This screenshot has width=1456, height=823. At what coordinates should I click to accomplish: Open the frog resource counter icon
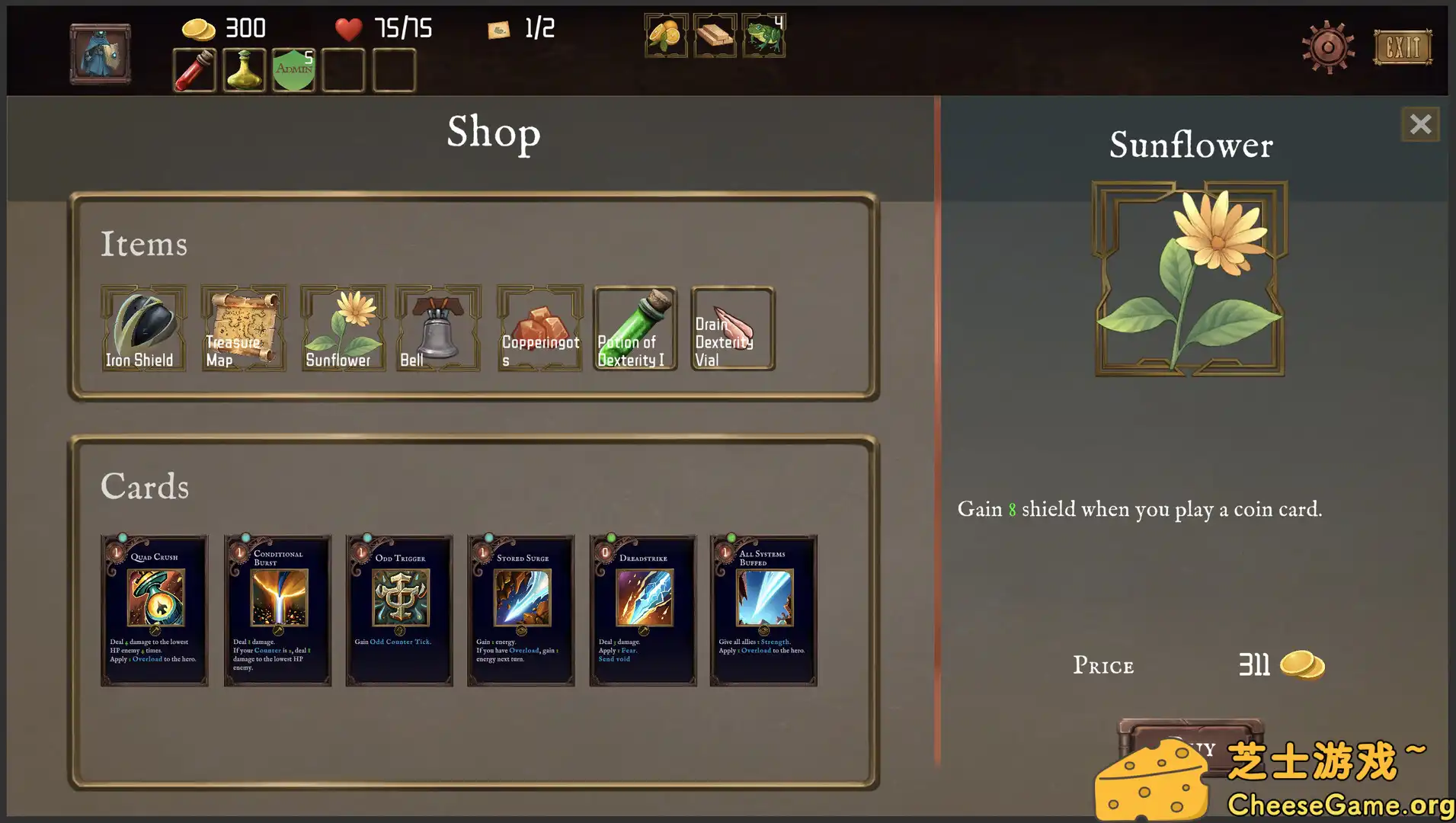click(x=764, y=35)
